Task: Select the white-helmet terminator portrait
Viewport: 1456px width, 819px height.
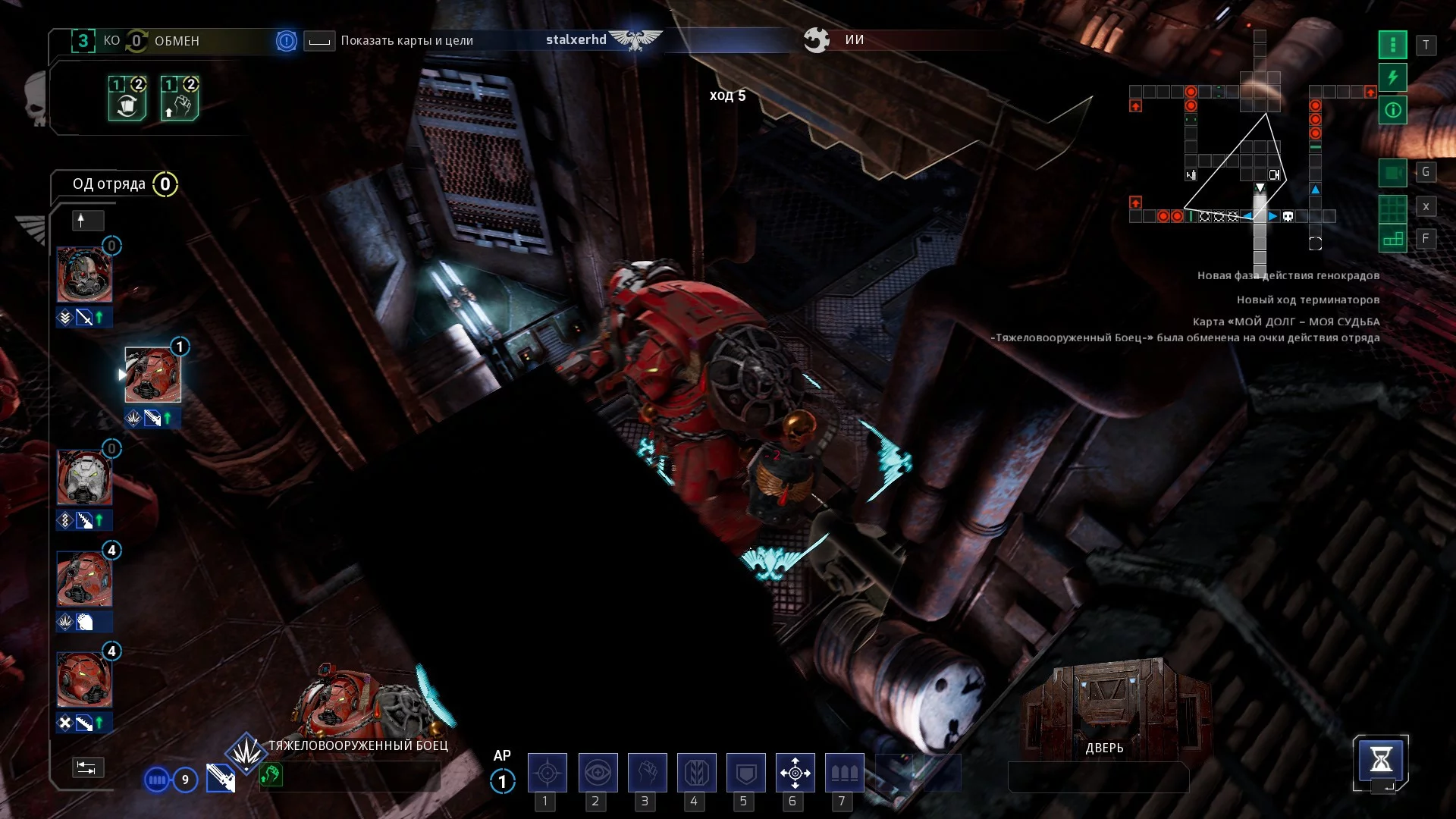Action: (84, 478)
